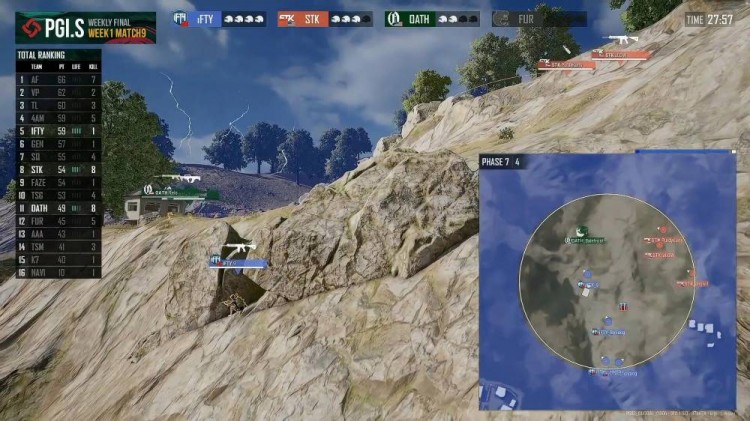750x421 pixels.
Task: Select the eliminated FUR team panel
Action: 539,18
